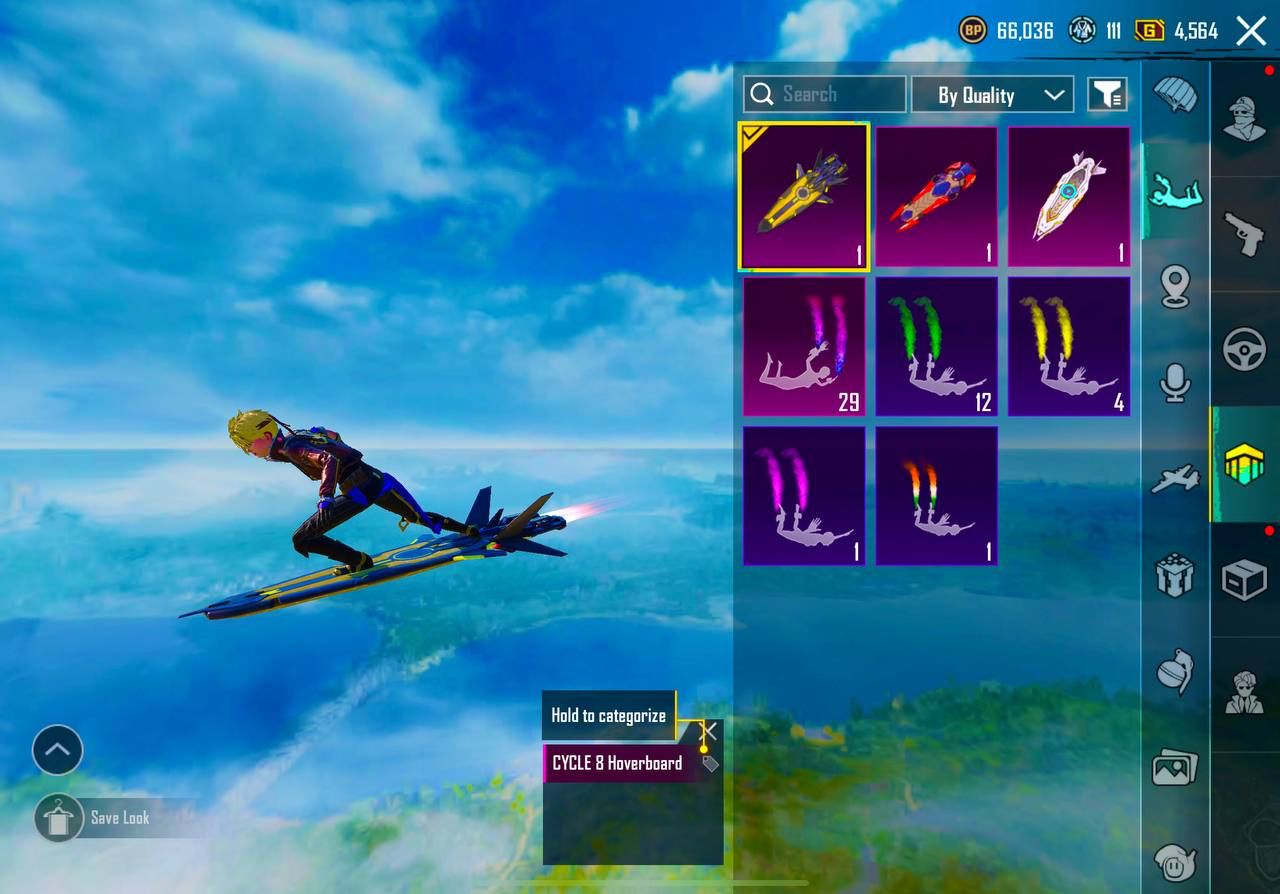
Task: Open the pistol weapons category
Action: (1245, 234)
